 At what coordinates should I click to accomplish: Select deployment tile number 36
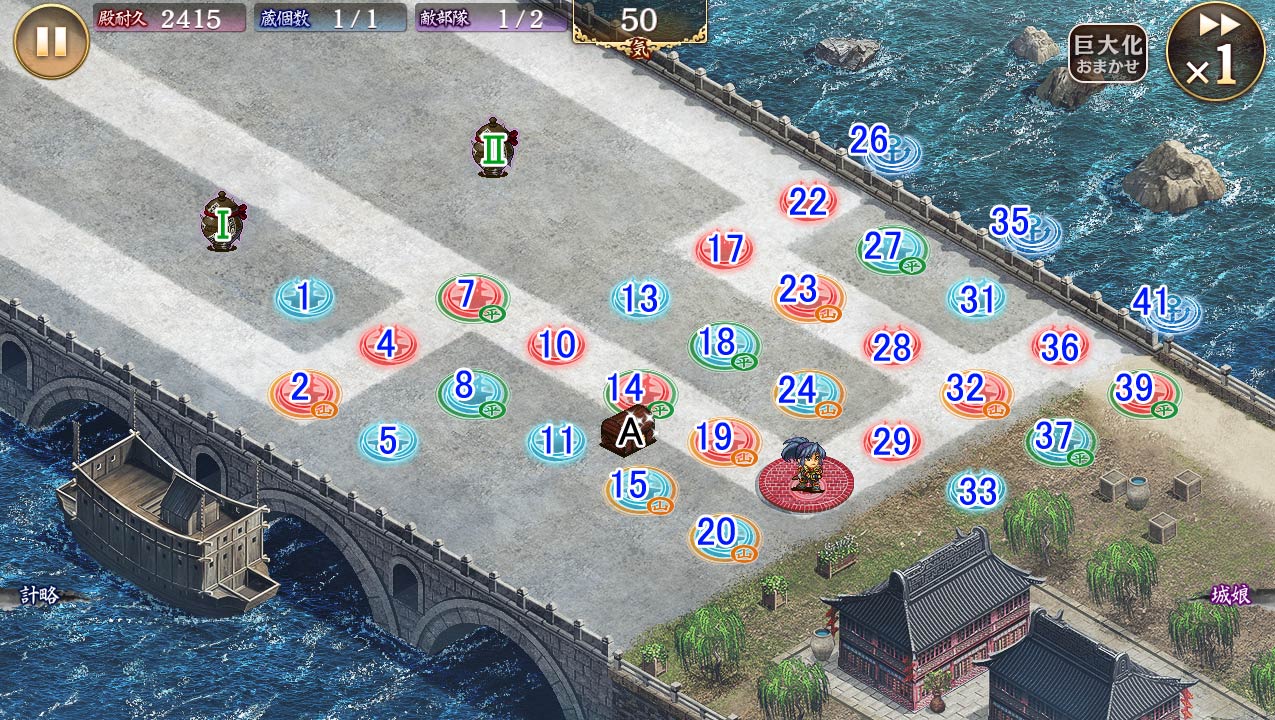click(x=1060, y=346)
